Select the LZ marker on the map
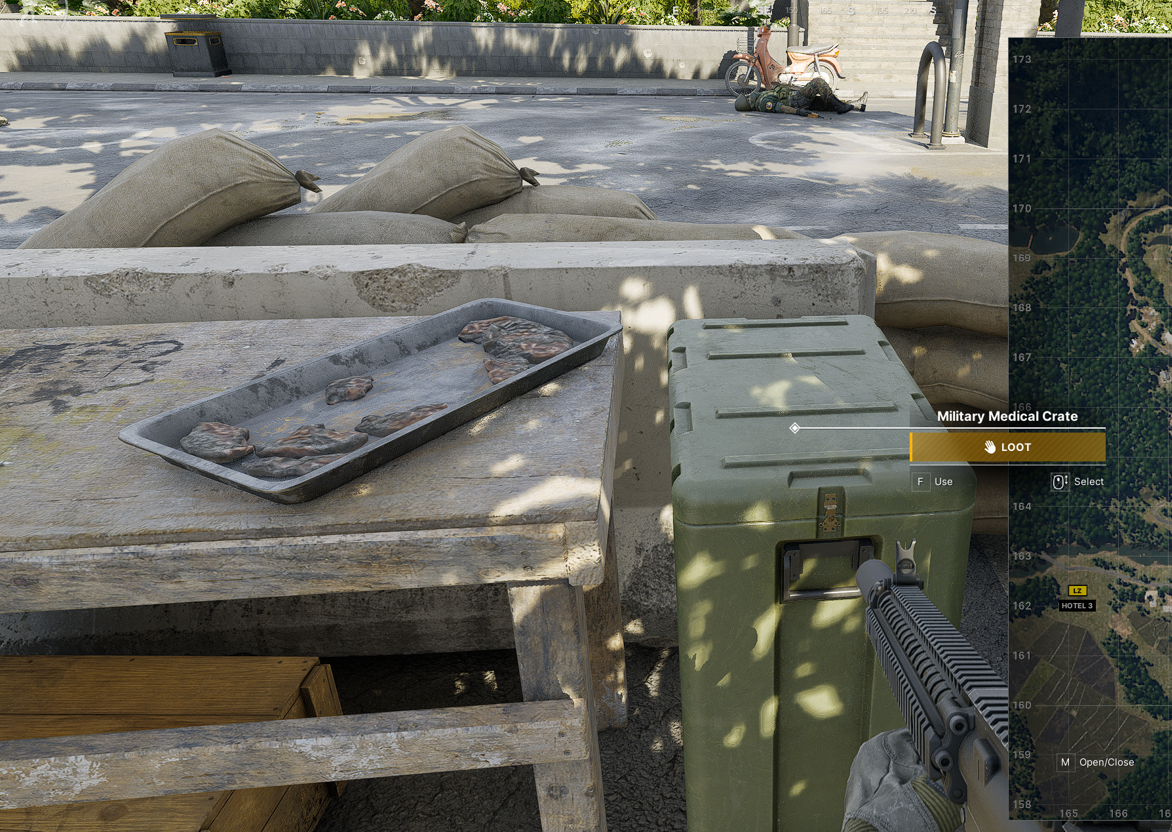 tap(1077, 591)
